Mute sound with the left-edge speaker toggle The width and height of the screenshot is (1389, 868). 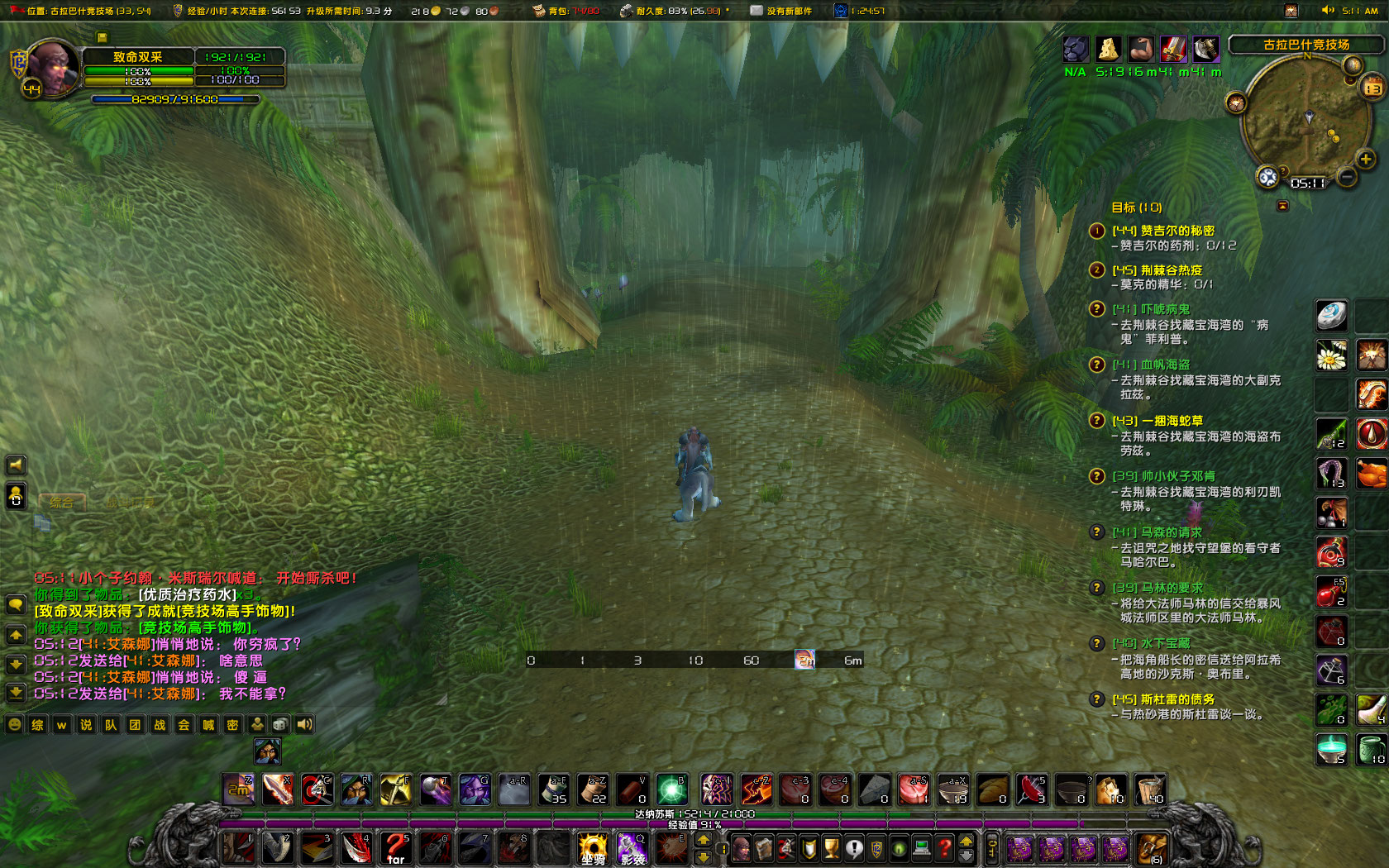coord(15,464)
